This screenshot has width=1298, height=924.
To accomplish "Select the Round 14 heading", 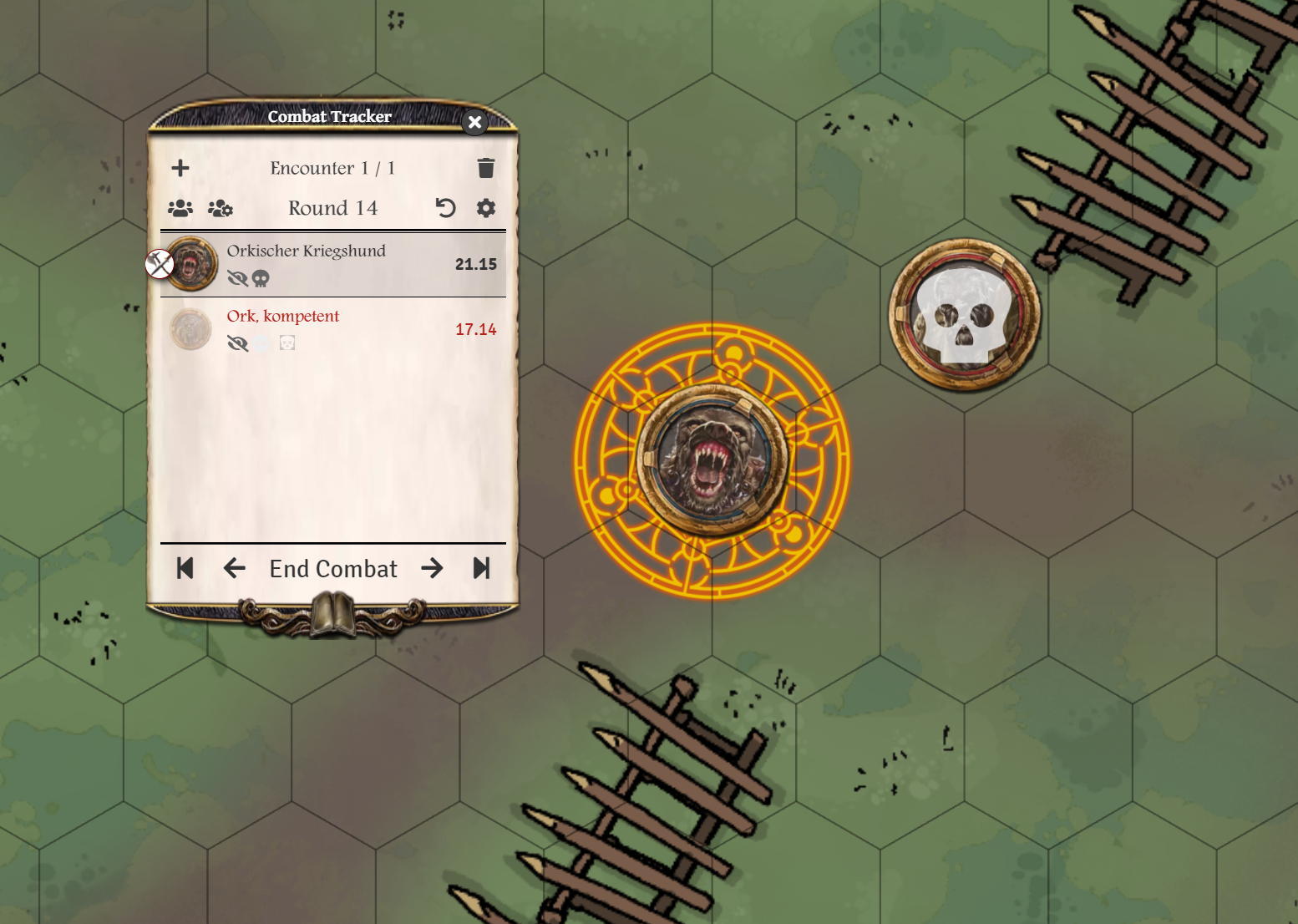I will [x=332, y=207].
